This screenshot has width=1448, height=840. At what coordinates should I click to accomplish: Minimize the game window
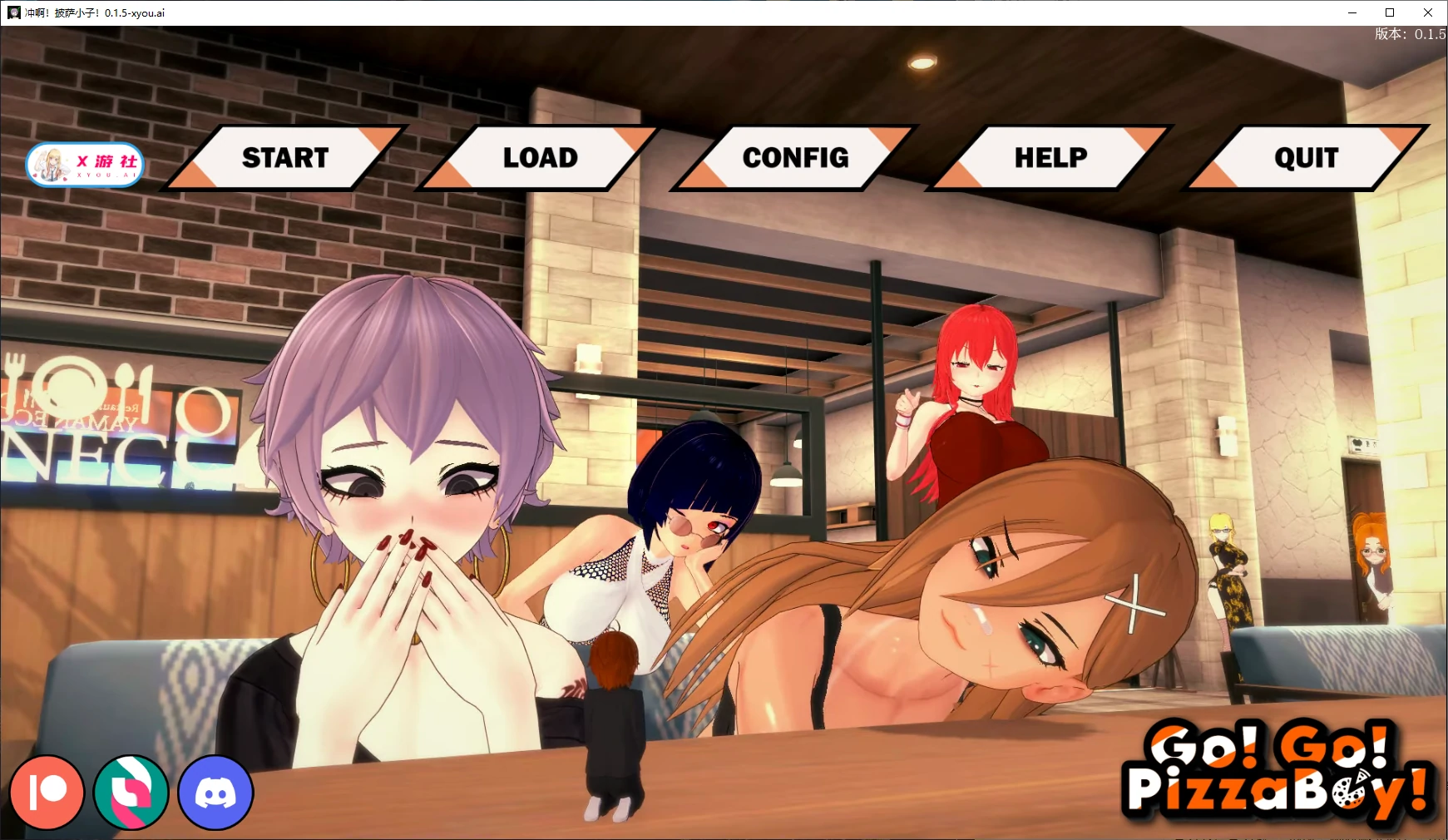(1351, 12)
